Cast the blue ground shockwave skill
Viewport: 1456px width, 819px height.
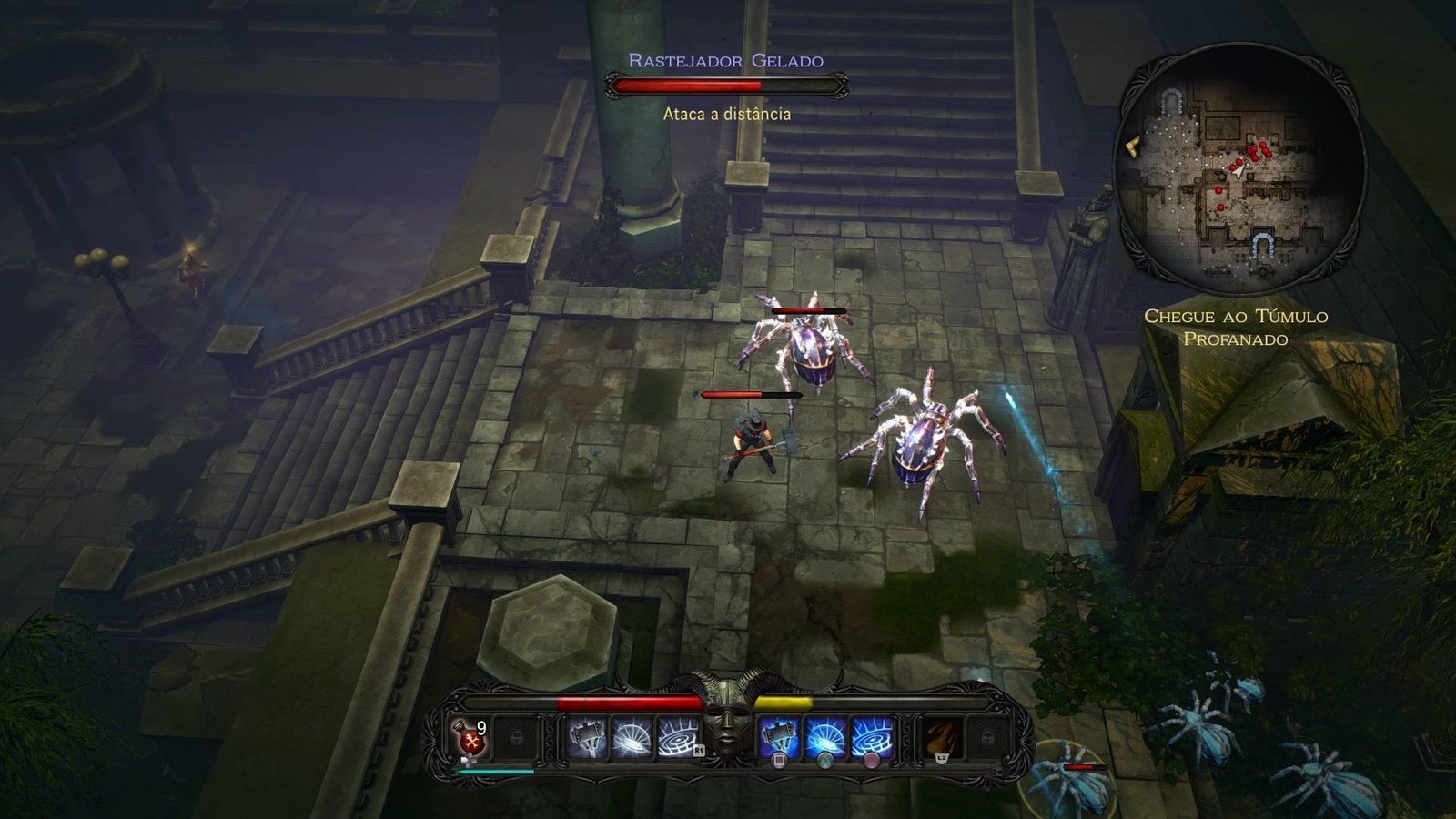coord(871,736)
